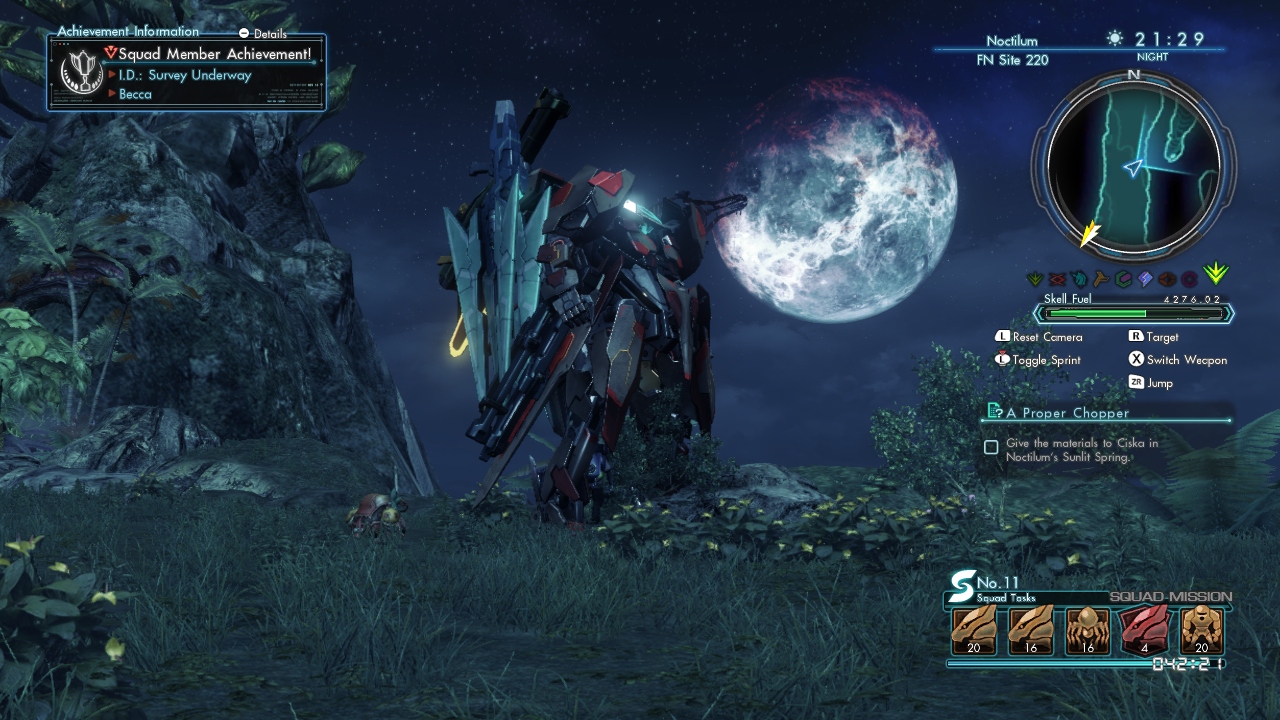
Task: Select the purple lightning division icon
Action: click(x=1145, y=279)
